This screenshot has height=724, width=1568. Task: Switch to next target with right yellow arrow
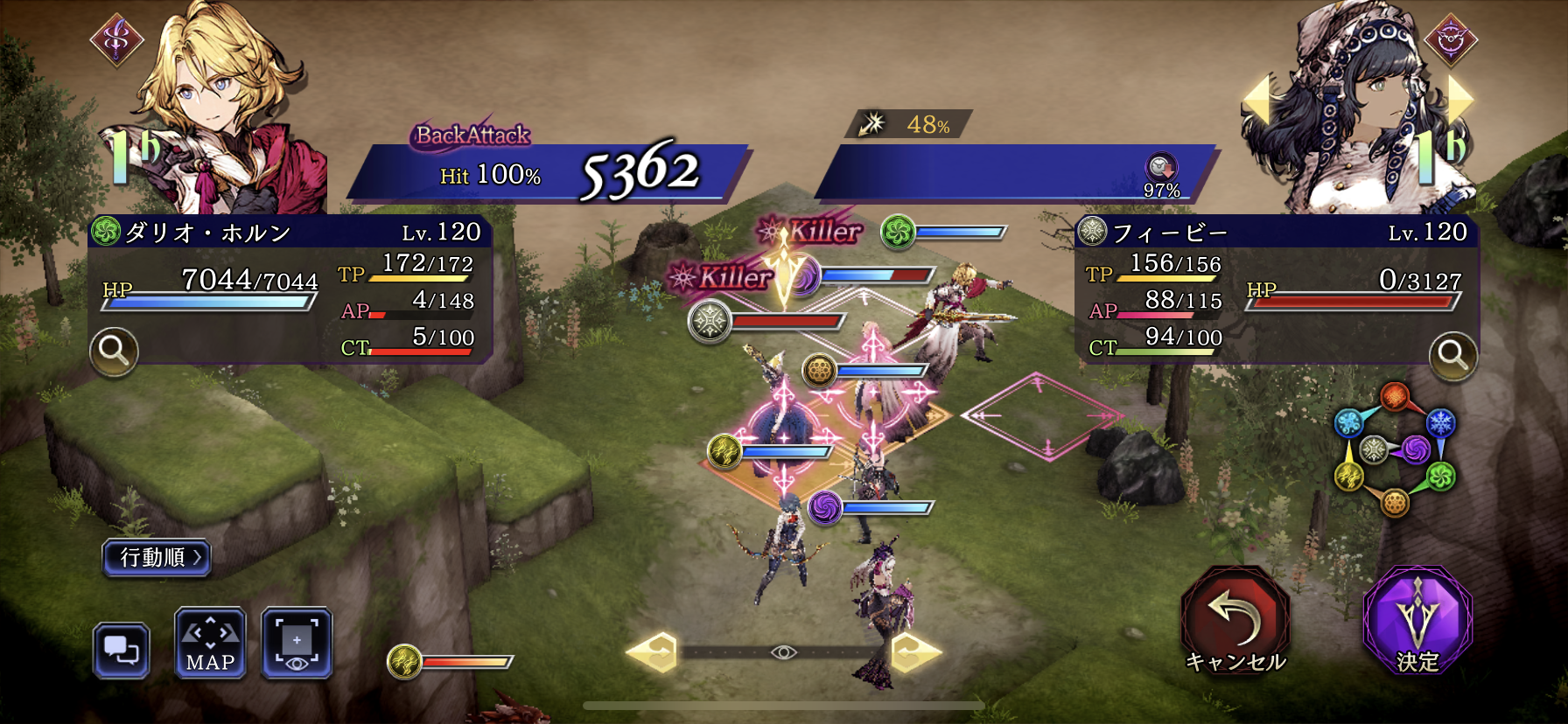point(1460,99)
